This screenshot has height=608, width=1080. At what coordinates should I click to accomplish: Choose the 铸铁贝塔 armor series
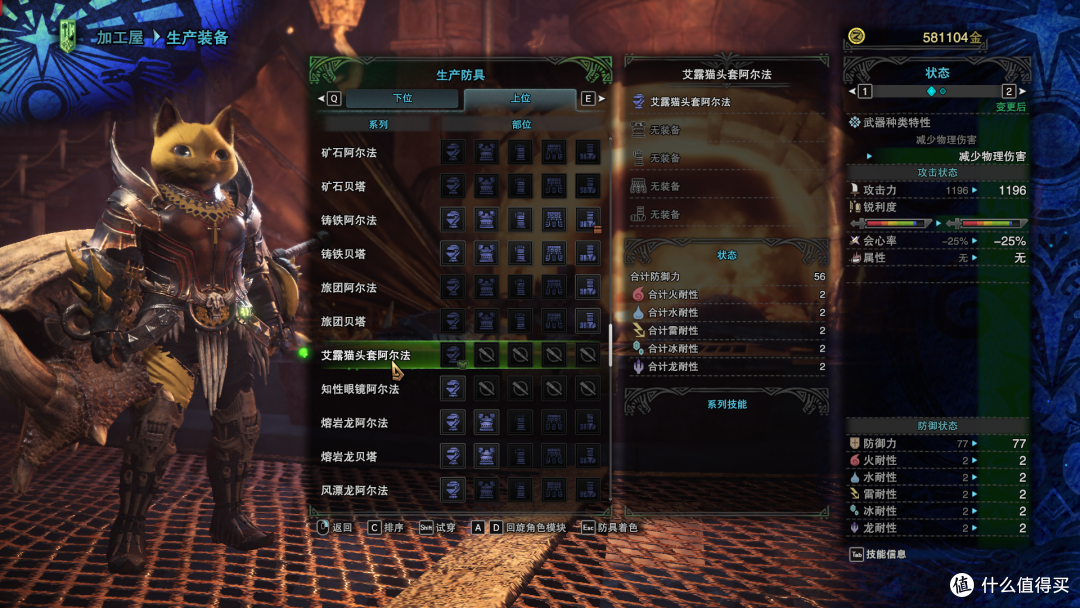point(343,254)
